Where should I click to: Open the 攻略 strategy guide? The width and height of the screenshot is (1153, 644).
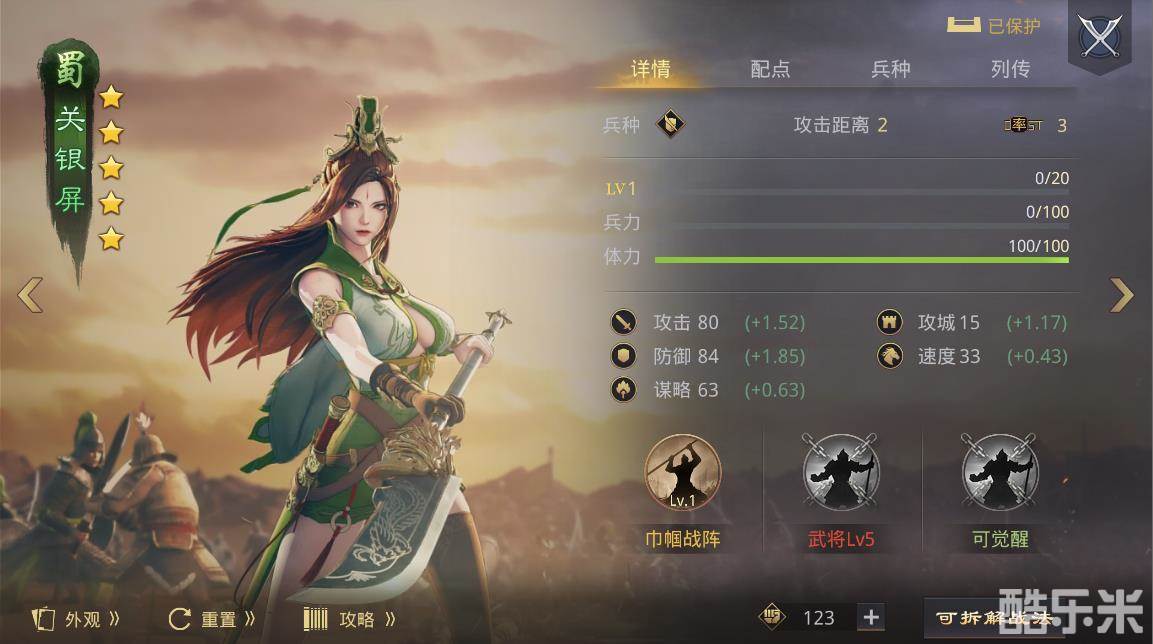coord(349,619)
